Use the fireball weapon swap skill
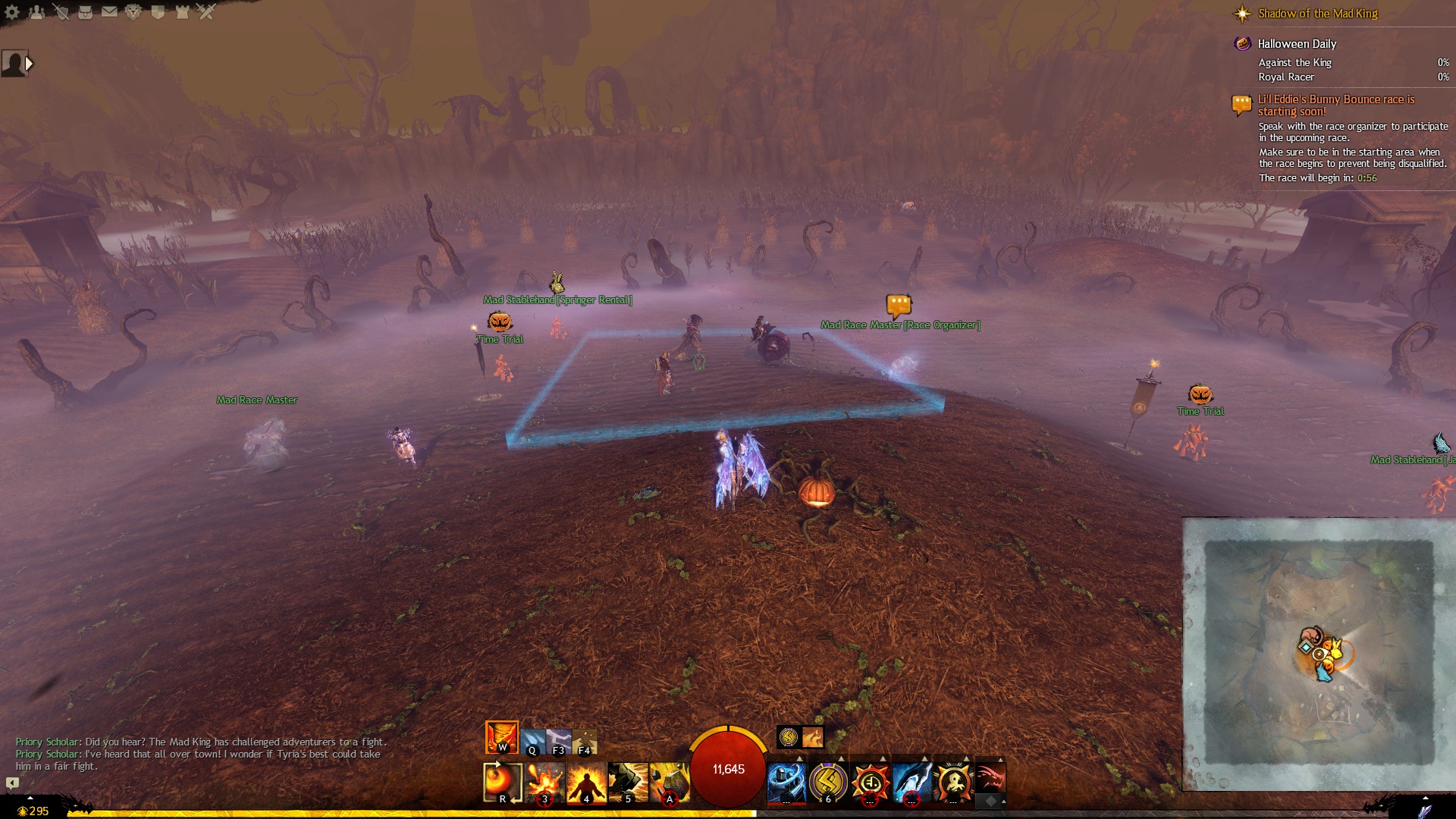Viewport: 1456px width, 819px height. coord(502,782)
